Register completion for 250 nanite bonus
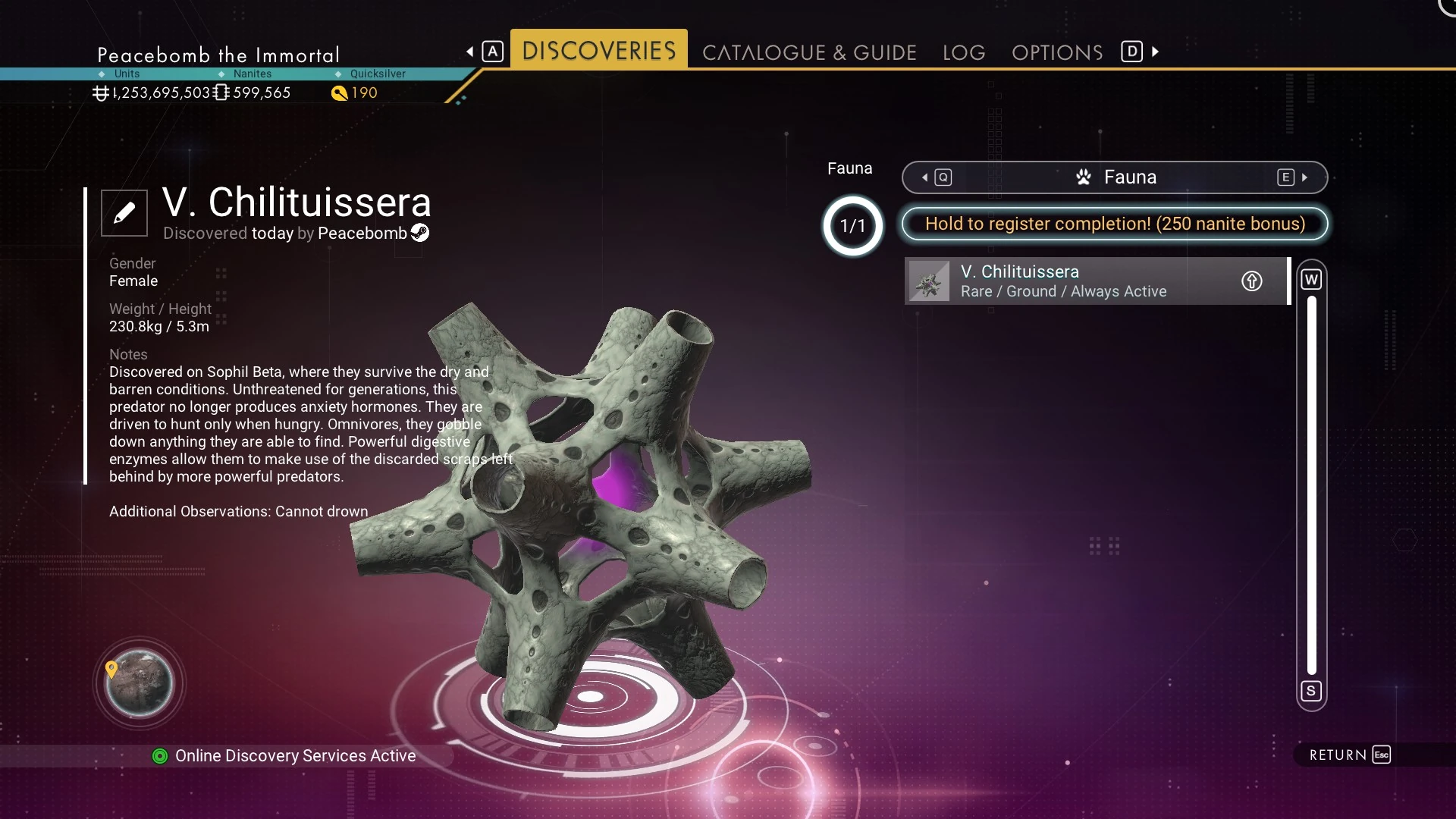 [x=1115, y=224]
